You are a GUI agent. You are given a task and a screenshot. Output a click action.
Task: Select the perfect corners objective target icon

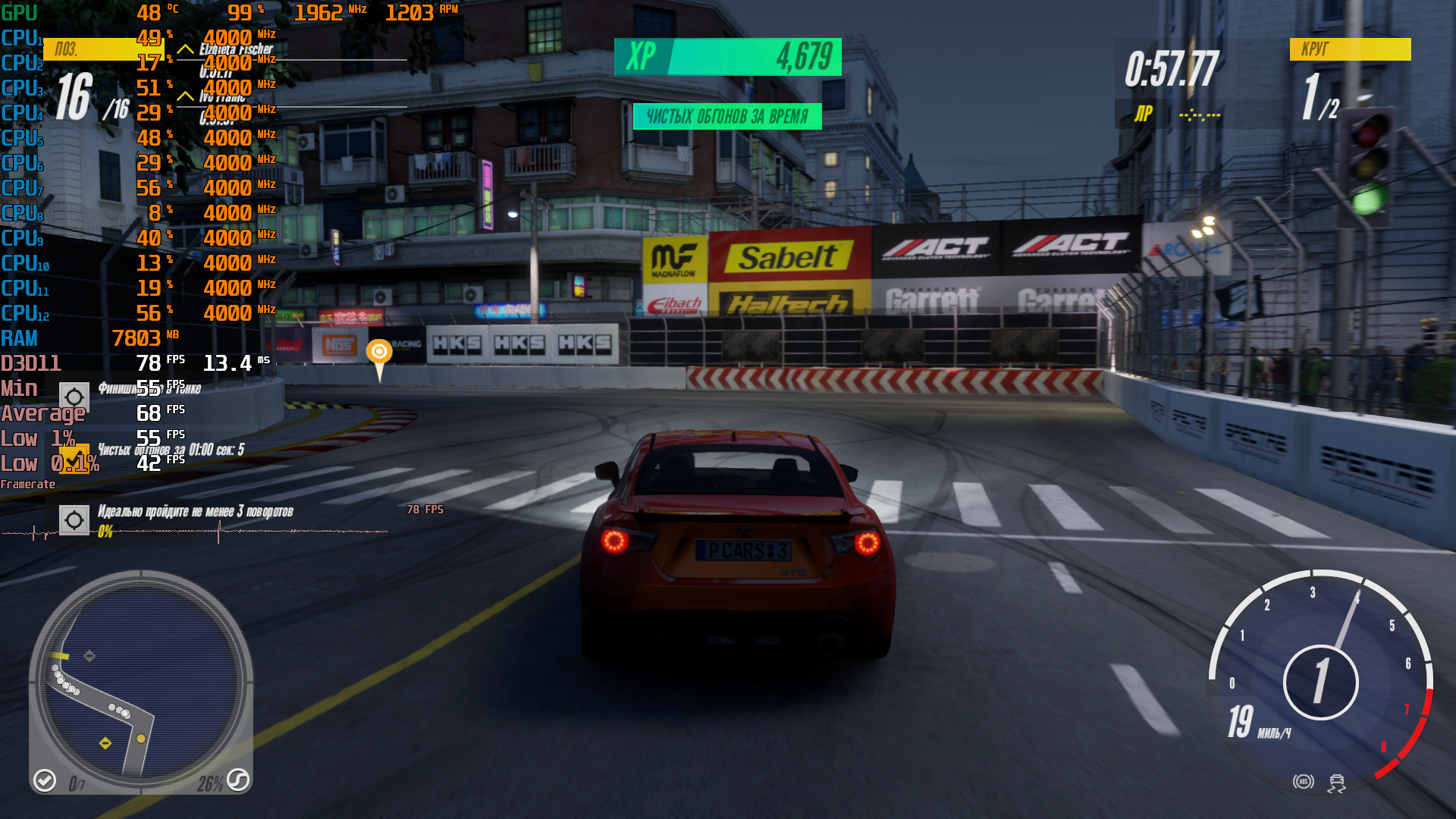point(74,520)
